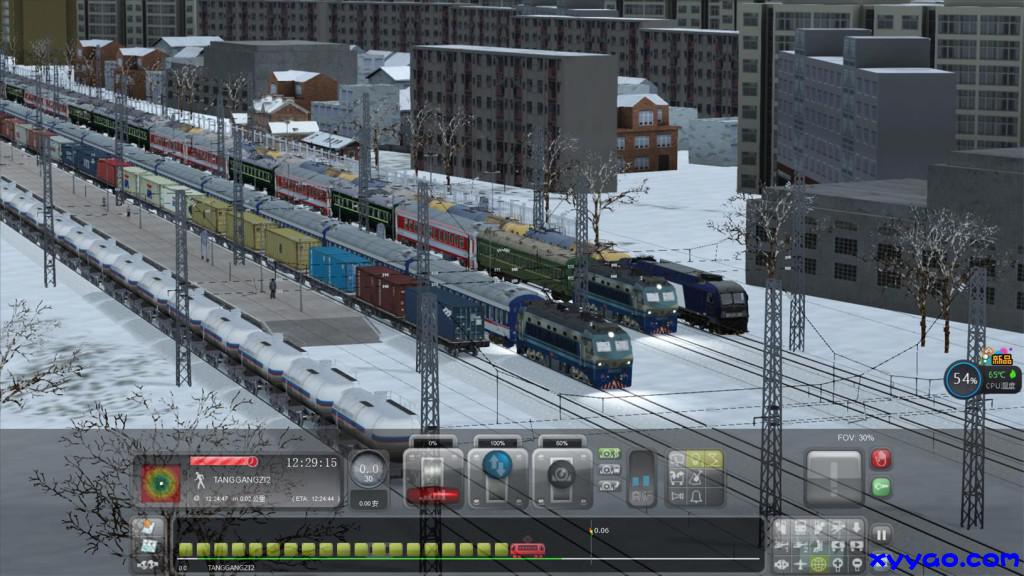Select the second camera view button
Screen dimensions: 1024x576
(x=608, y=470)
